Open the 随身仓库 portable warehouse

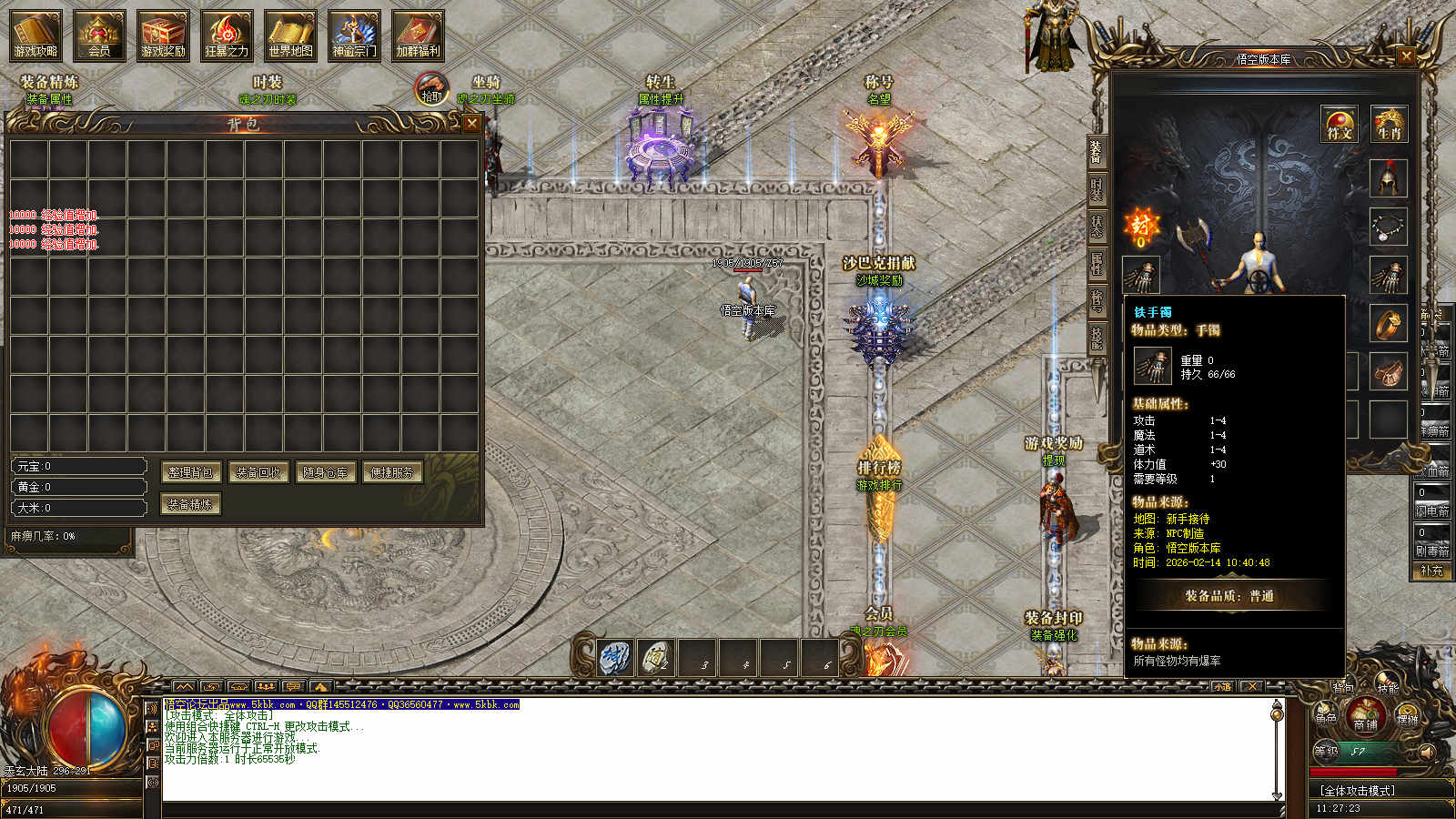325,472
